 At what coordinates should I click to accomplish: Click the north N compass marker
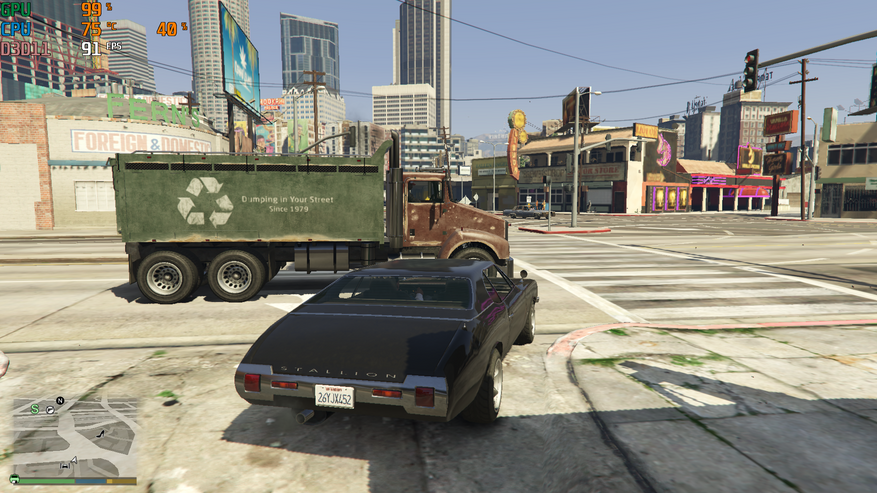pyautogui.click(x=60, y=401)
